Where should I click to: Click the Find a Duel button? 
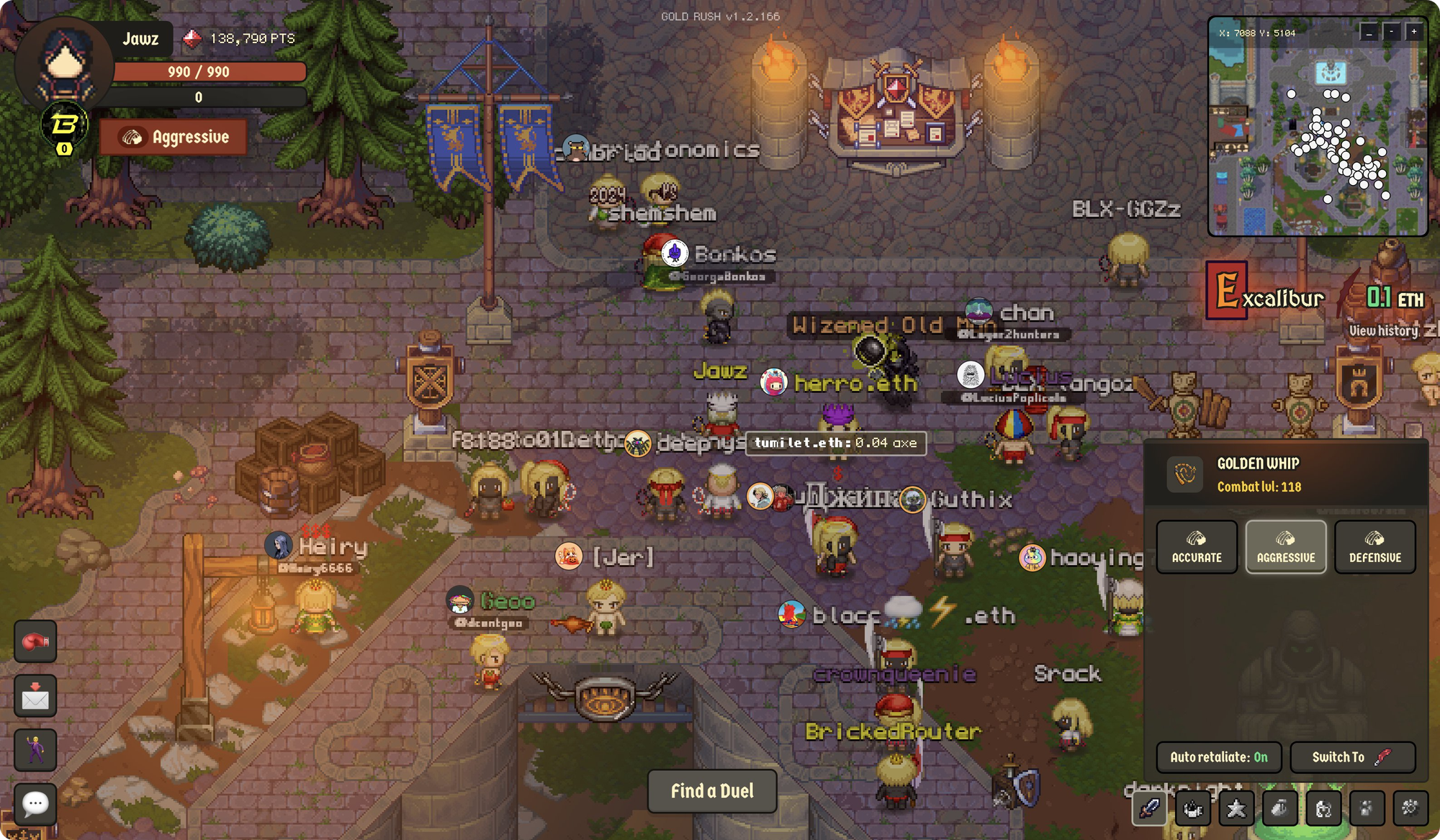tap(712, 791)
